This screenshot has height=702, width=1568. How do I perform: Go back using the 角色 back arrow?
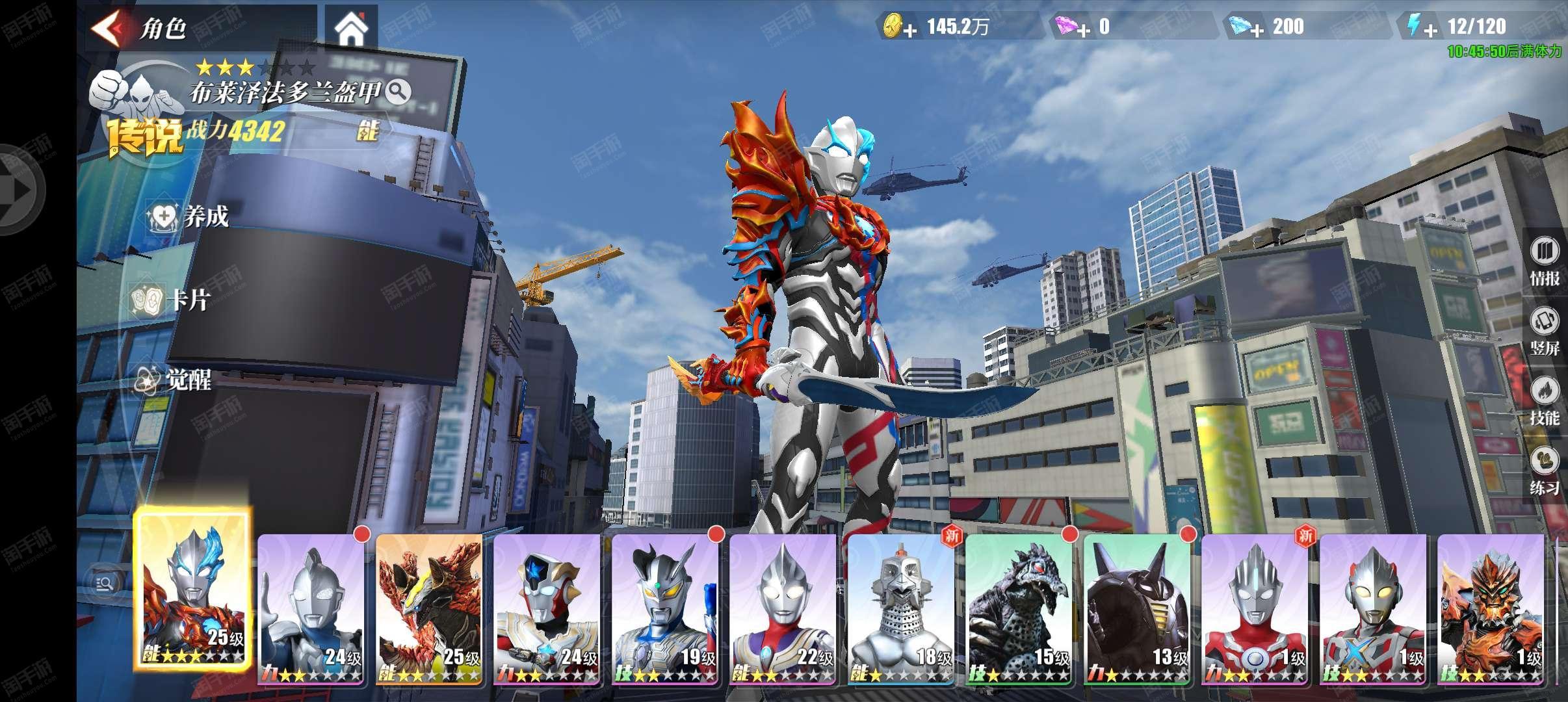click(107, 29)
